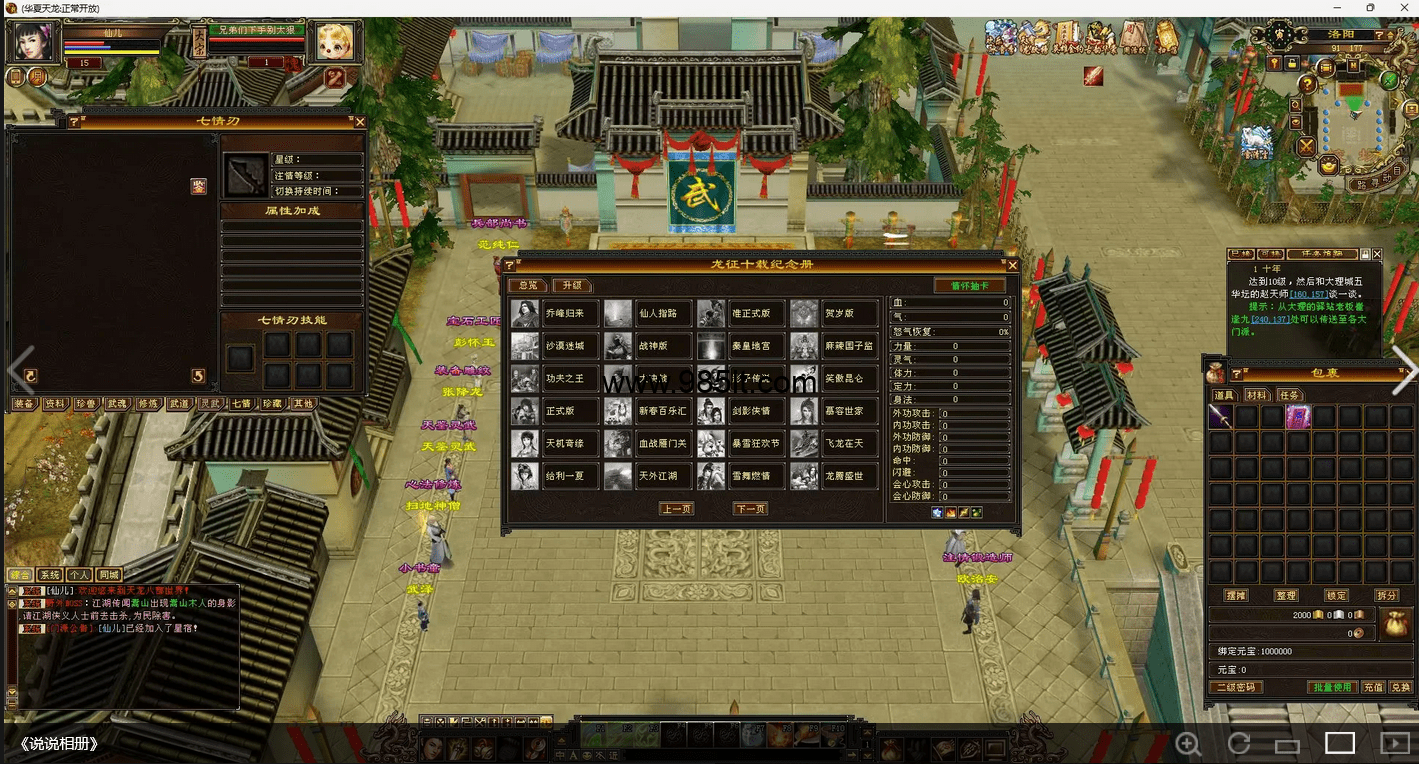Switch to the 升级 tab
1419x764 pixels.
572,286
